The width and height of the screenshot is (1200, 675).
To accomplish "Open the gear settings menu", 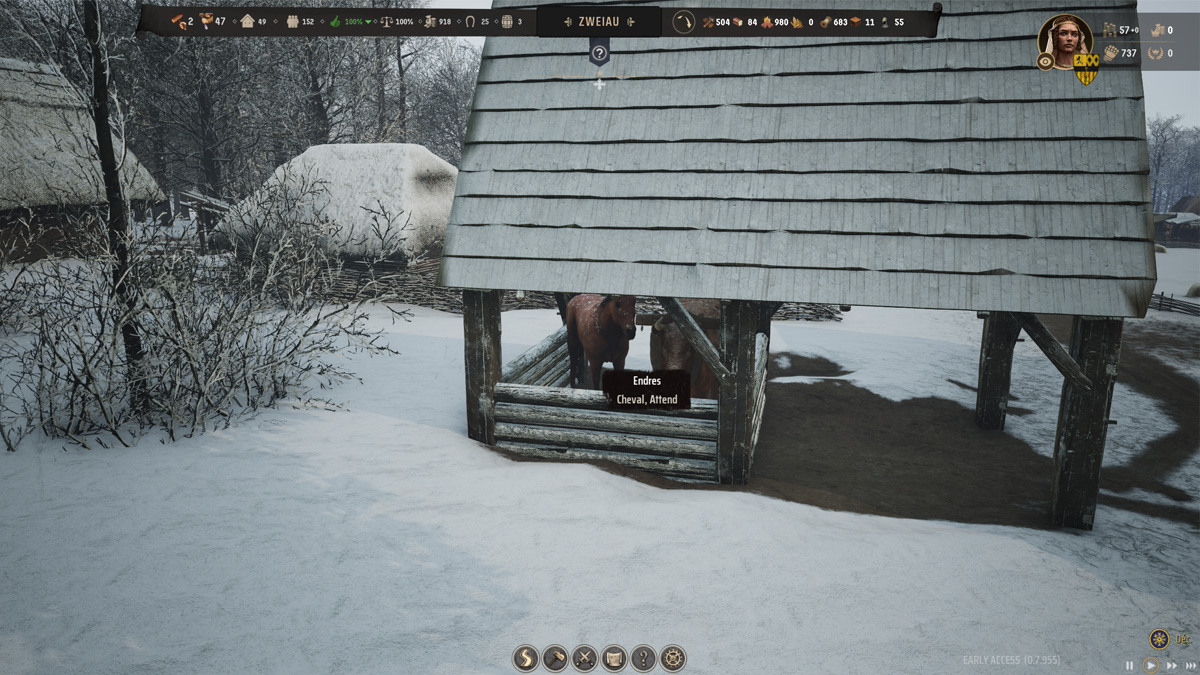I will (673, 658).
